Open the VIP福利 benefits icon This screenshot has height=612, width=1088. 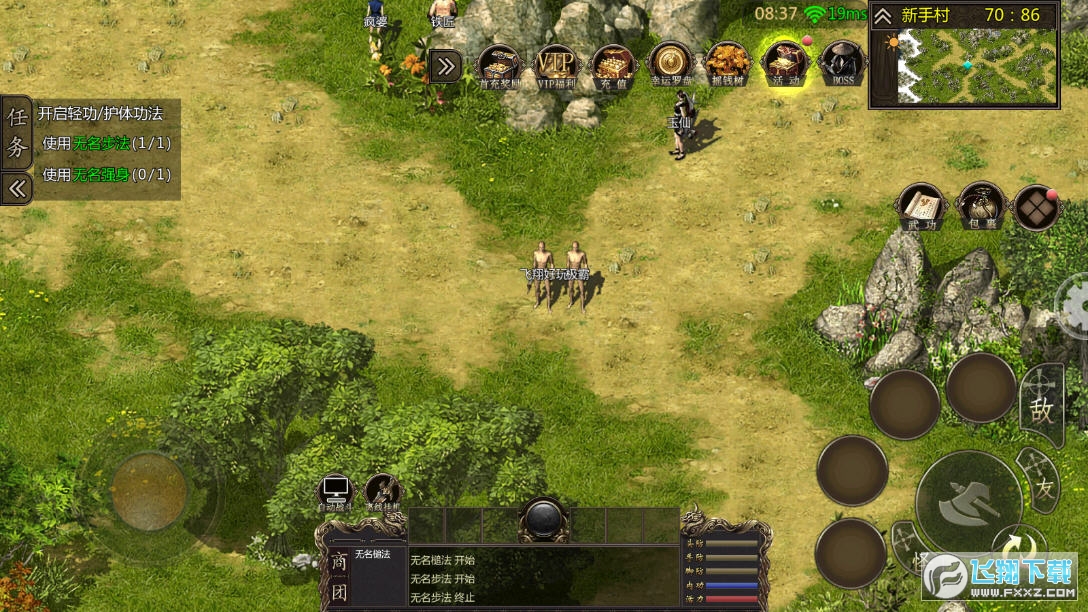point(557,65)
